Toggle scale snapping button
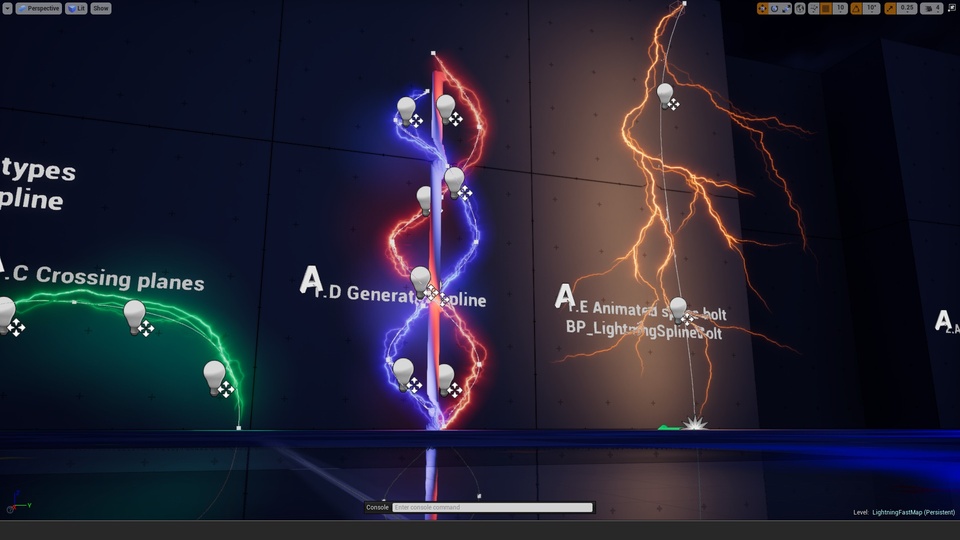Image resolution: width=960 pixels, height=540 pixels. (x=890, y=8)
